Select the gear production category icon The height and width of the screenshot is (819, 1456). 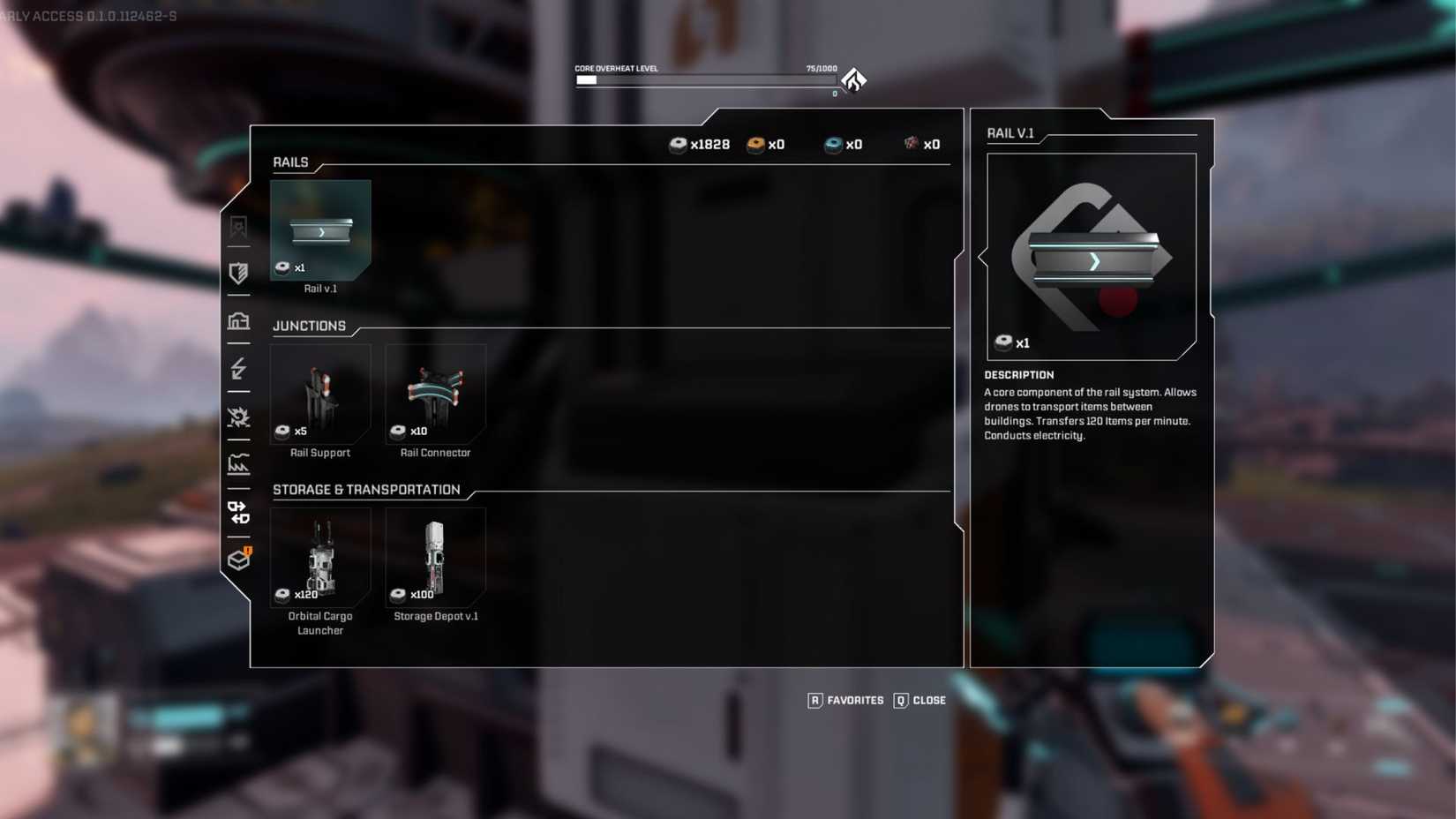tap(238, 418)
